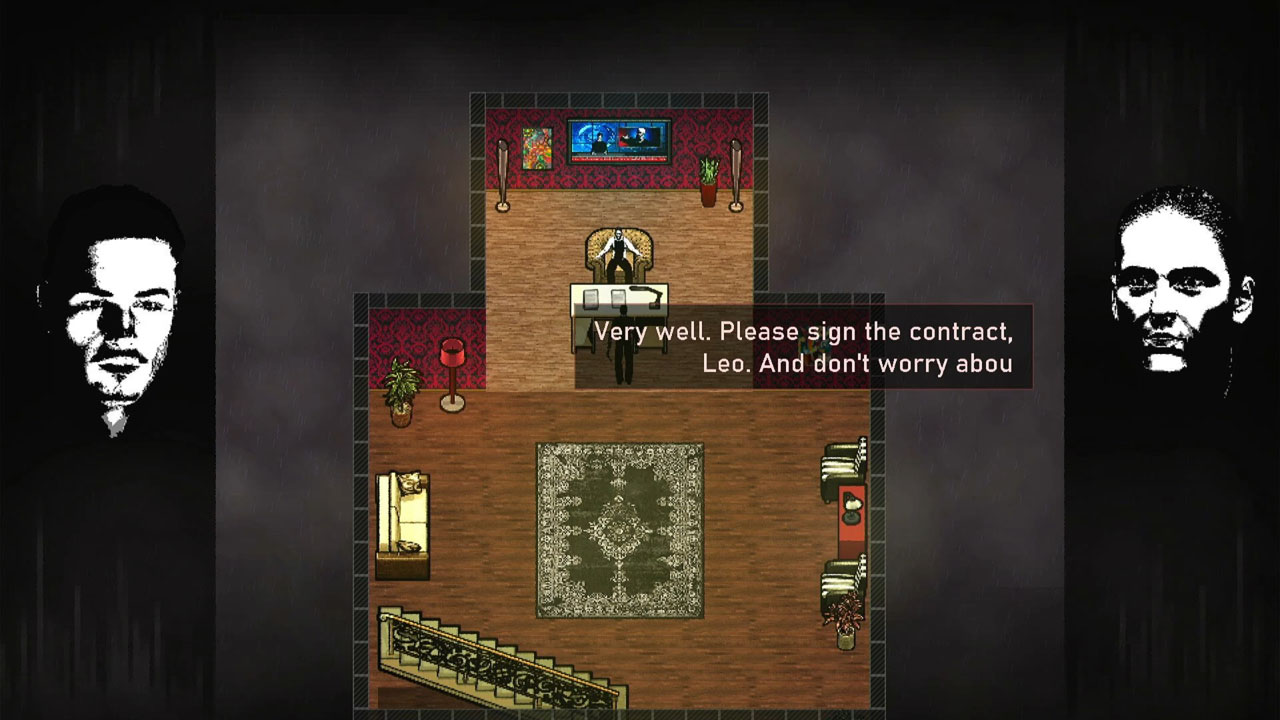Click the staircase railing at bottom left

(x=483, y=653)
